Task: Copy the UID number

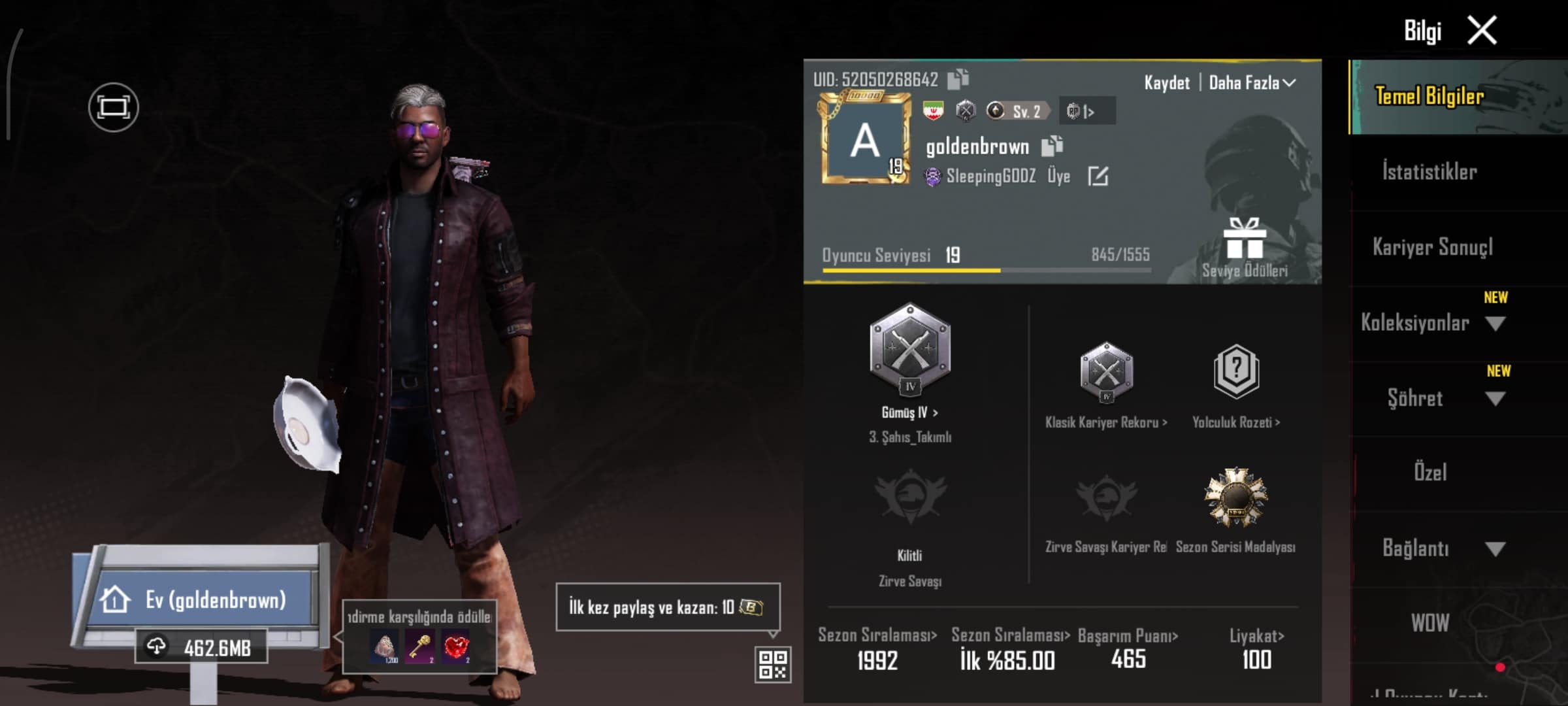Action: coord(958,79)
